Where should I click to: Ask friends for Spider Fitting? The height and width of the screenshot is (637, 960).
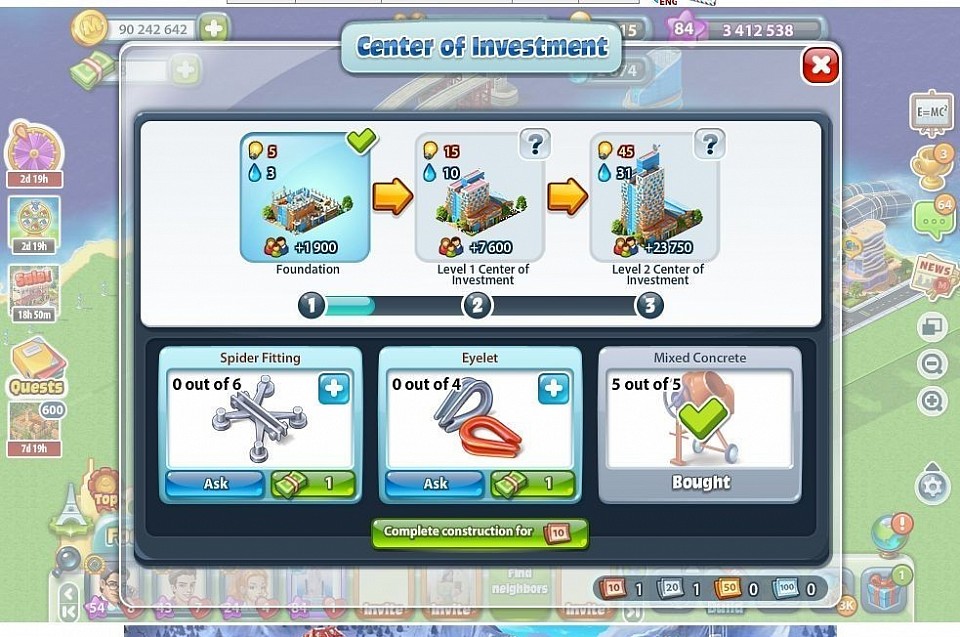(x=215, y=483)
